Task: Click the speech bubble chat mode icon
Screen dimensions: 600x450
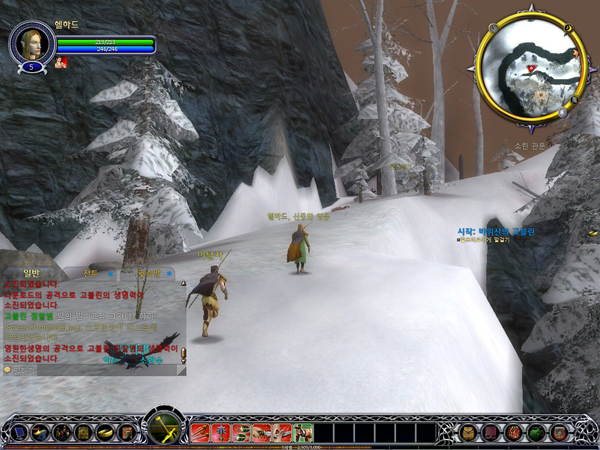Action: tap(7, 369)
